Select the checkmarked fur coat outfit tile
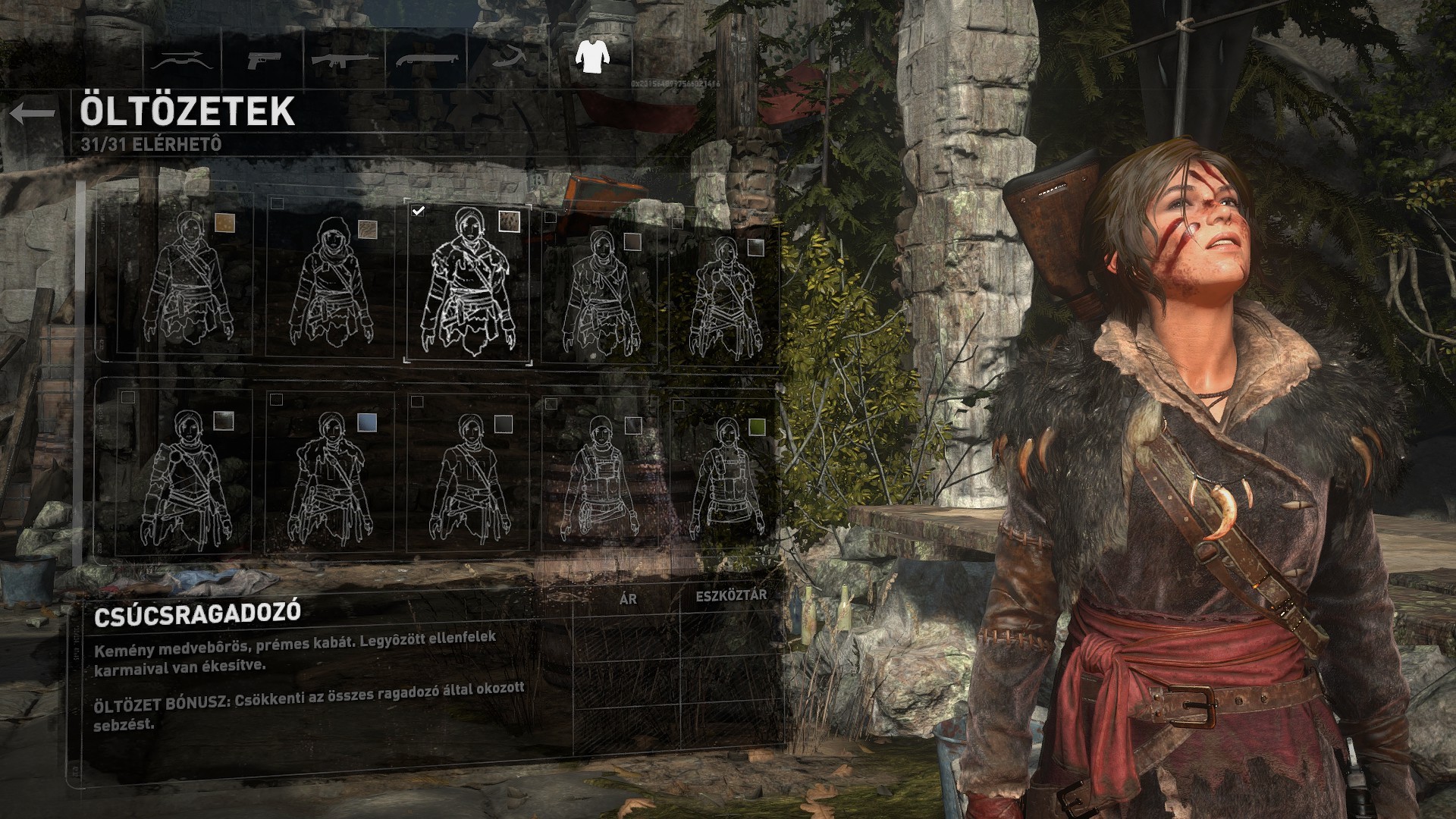The width and height of the screenshot is (1456, 819). pos(468,283)
